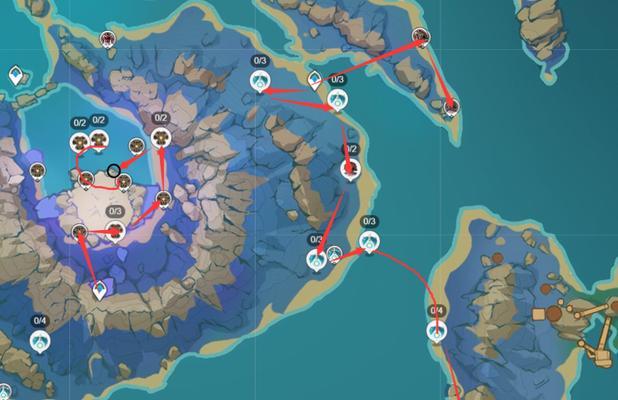Click the 0/4 marker on the red route line
Viewport: 618px width, 400px height.
tap(436, 330)
